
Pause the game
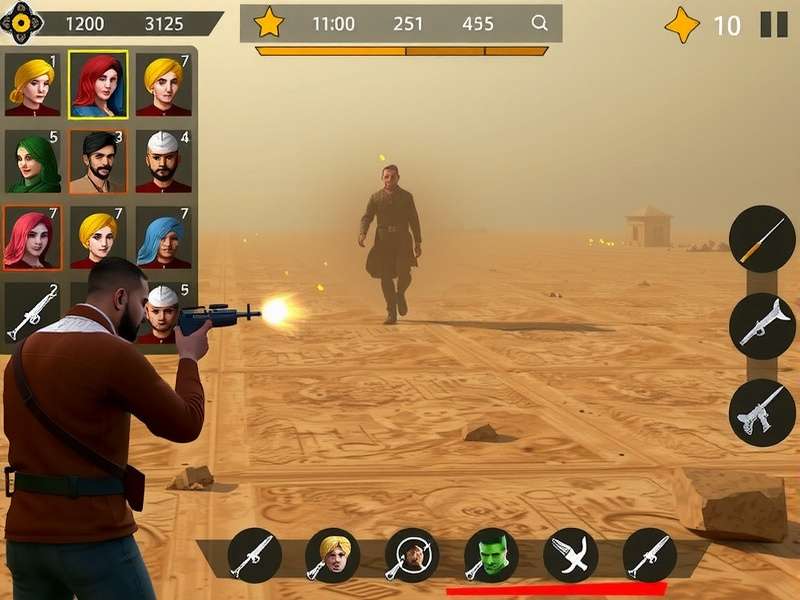[774, 24]
